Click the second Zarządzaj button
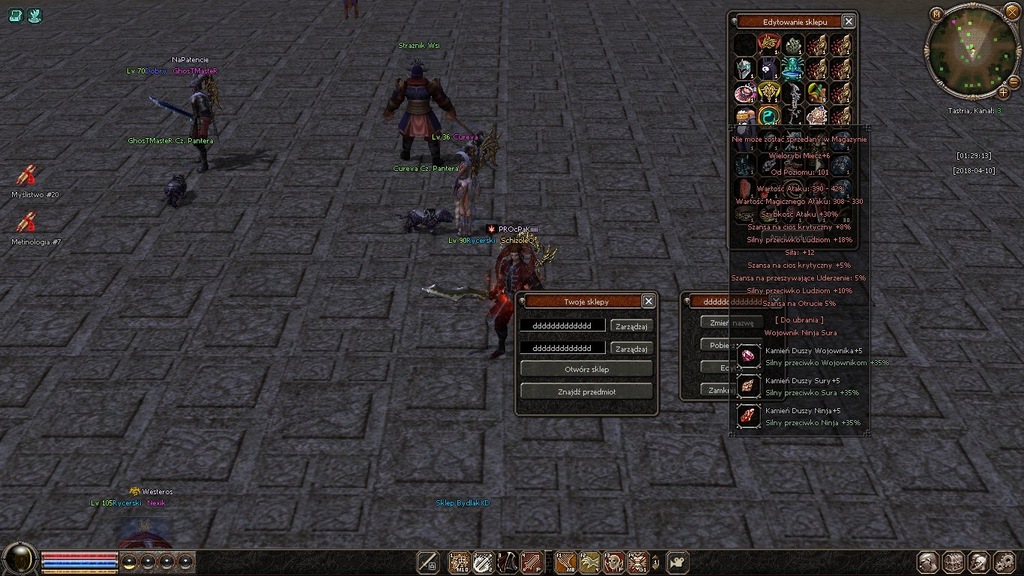 [632, 348]
